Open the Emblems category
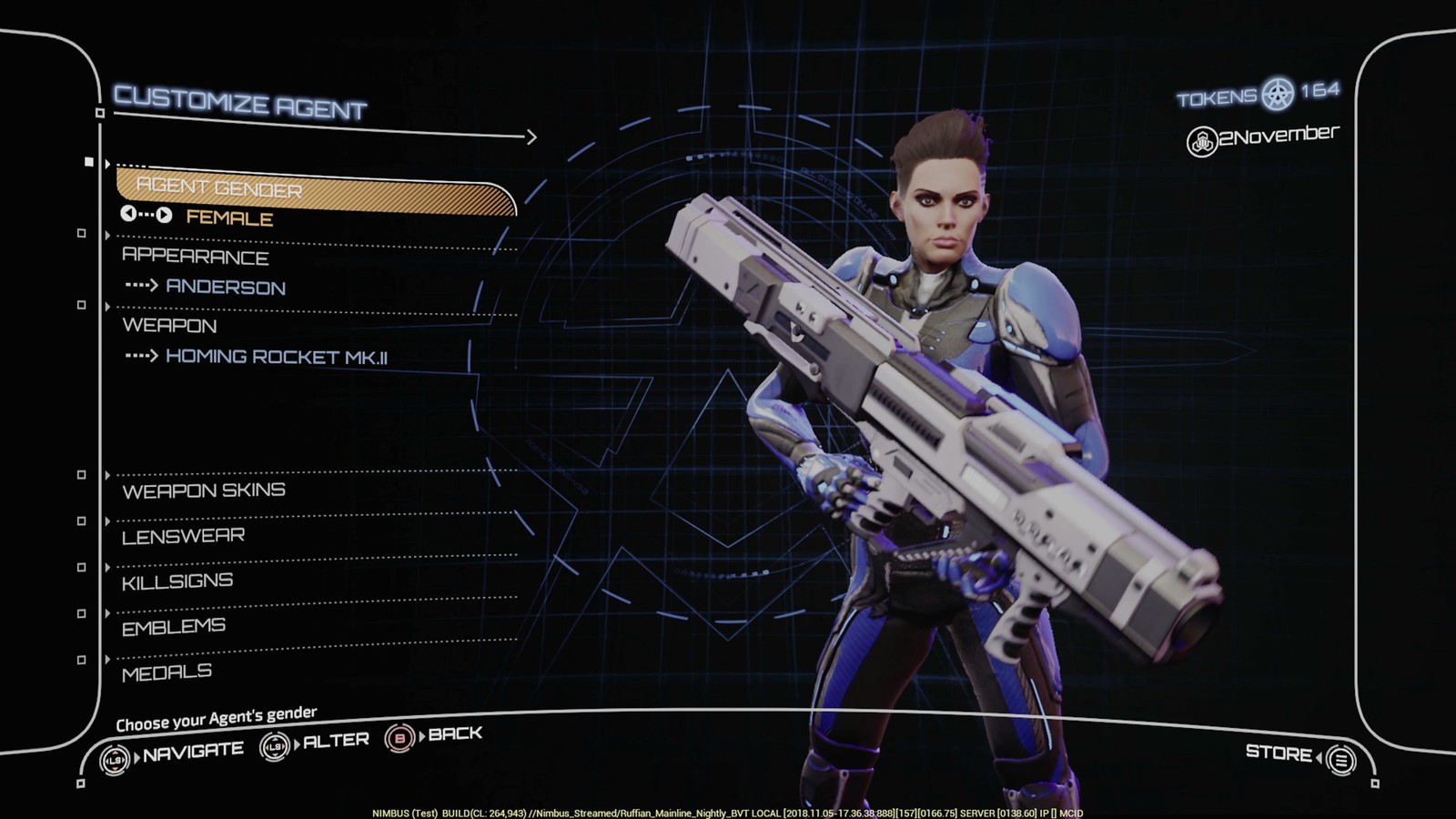The width and height of the screenshot is (1456, 819). [174, 626]
